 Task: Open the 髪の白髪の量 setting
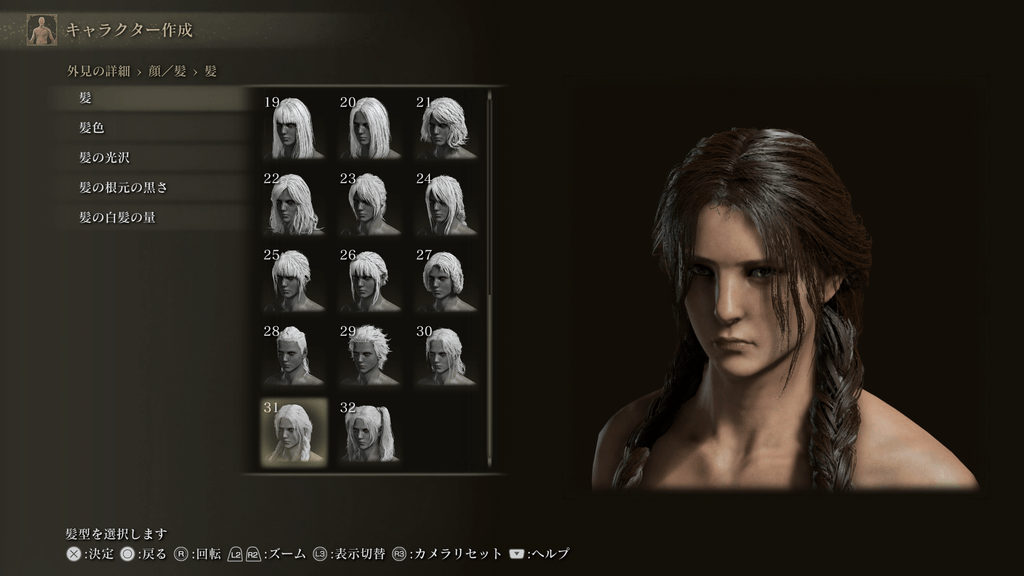(x=150, y=217)
